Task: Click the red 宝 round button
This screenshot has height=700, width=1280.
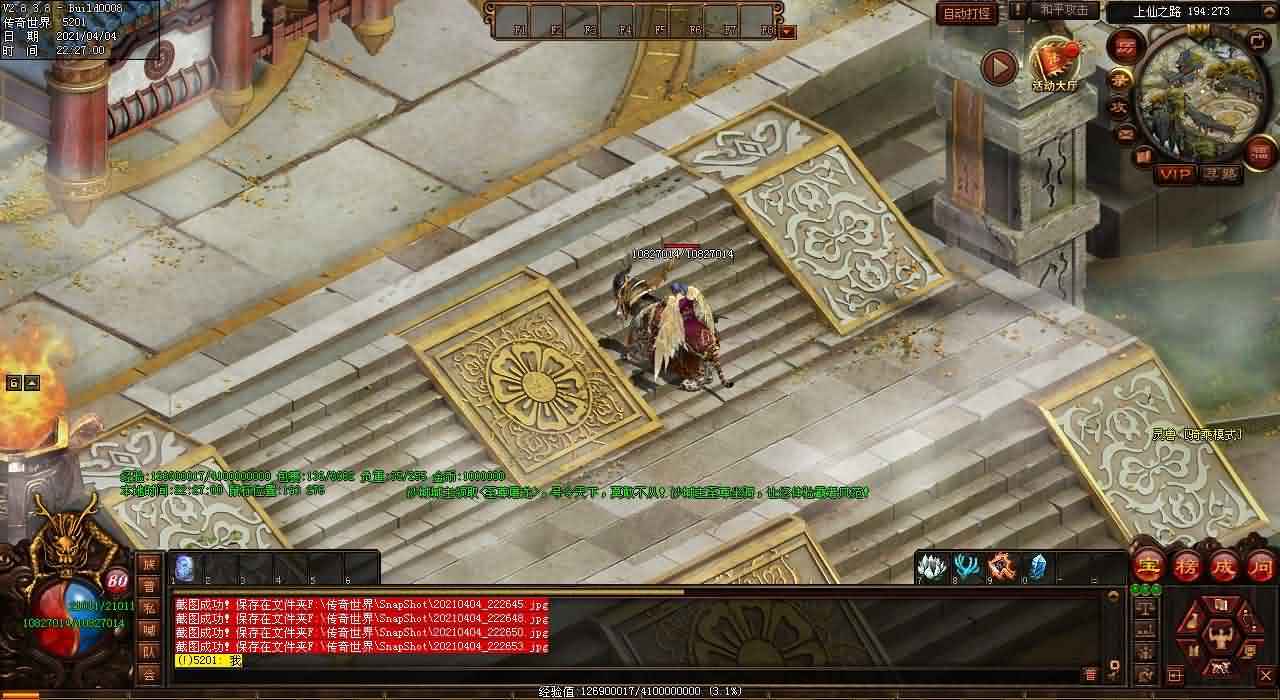Action: [1147, 566]
